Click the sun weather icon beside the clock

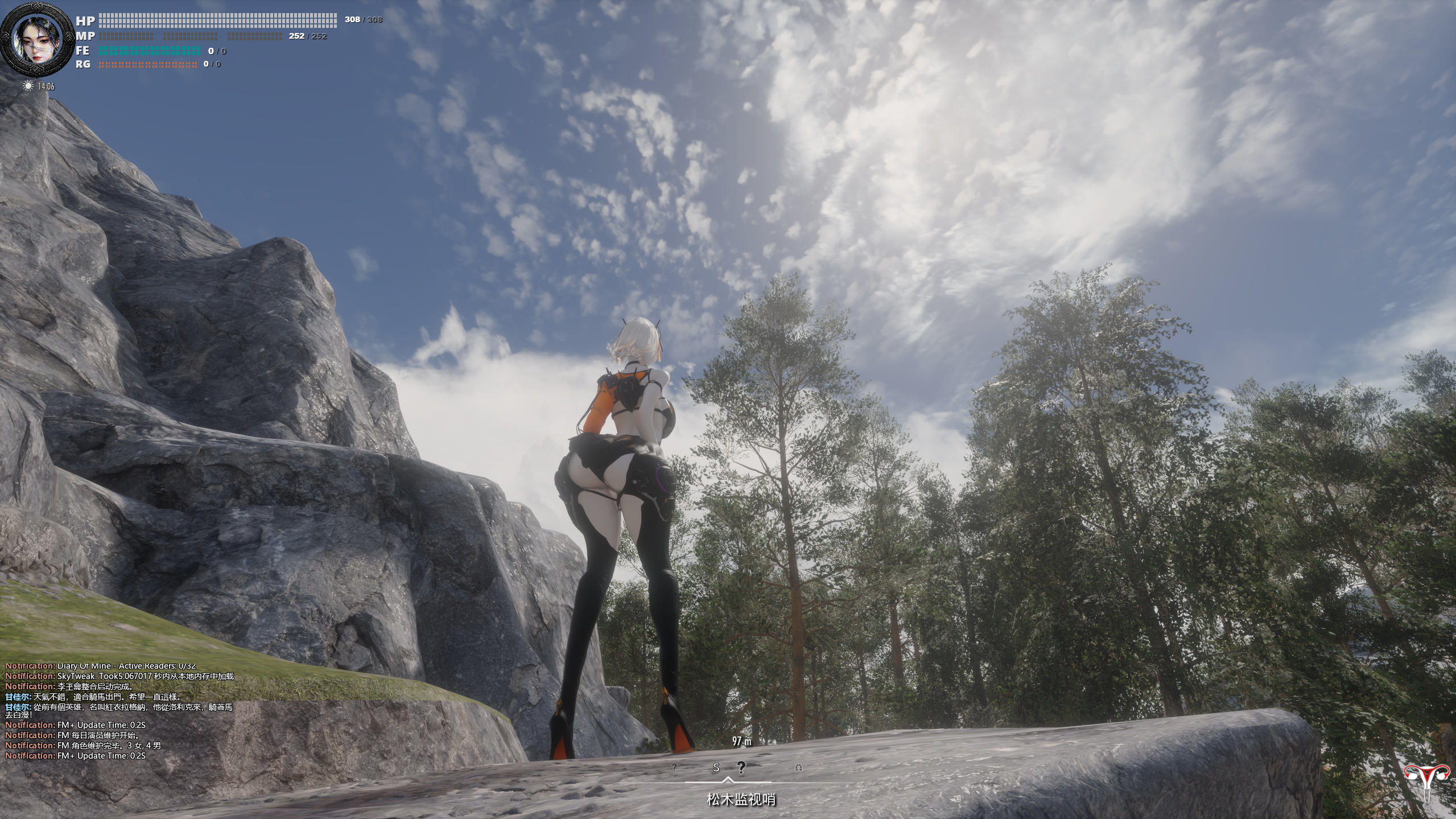coord(28,86)
